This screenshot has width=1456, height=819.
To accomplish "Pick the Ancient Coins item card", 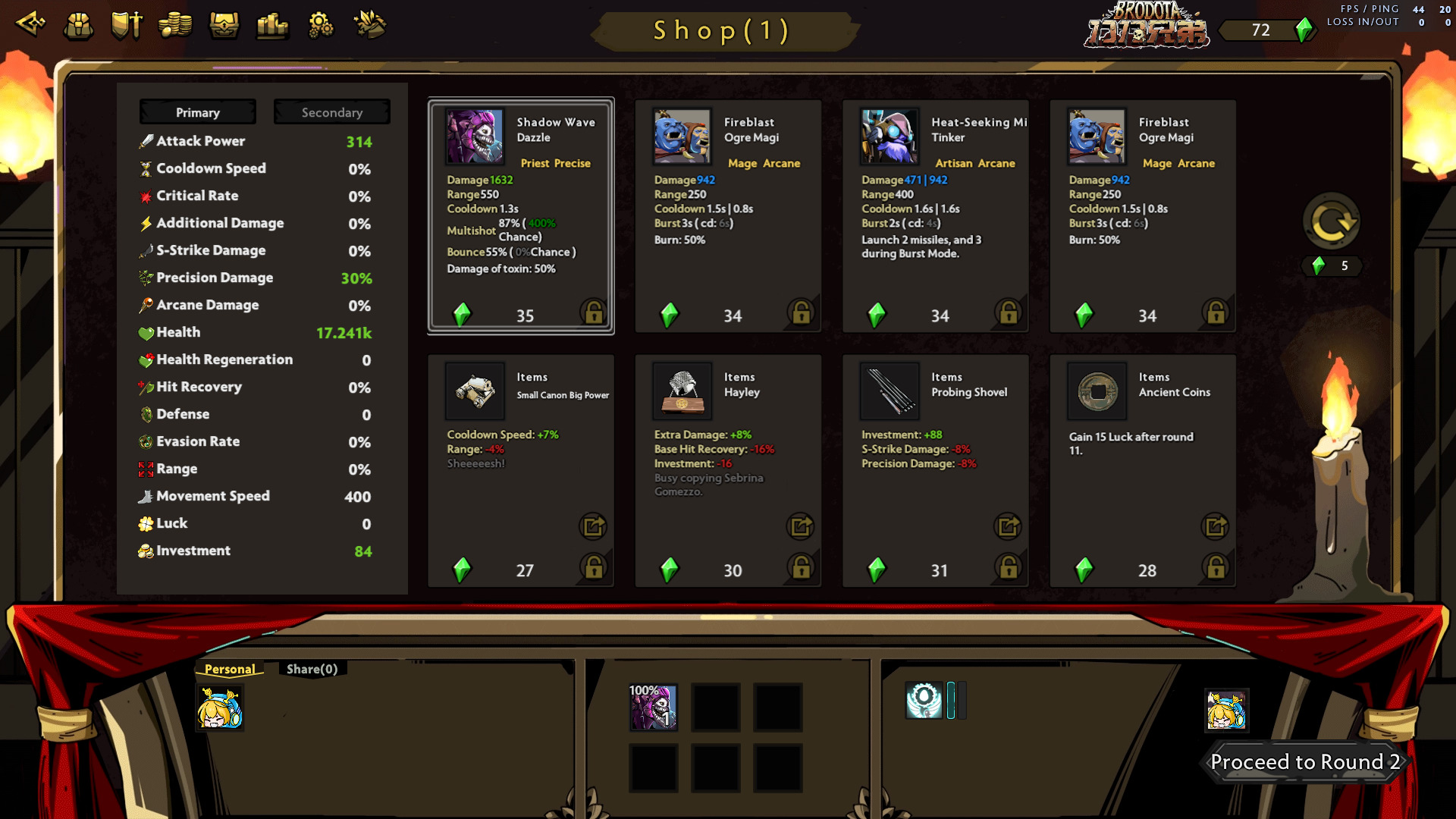I will pyautogui.click(x=1142, y=470).
